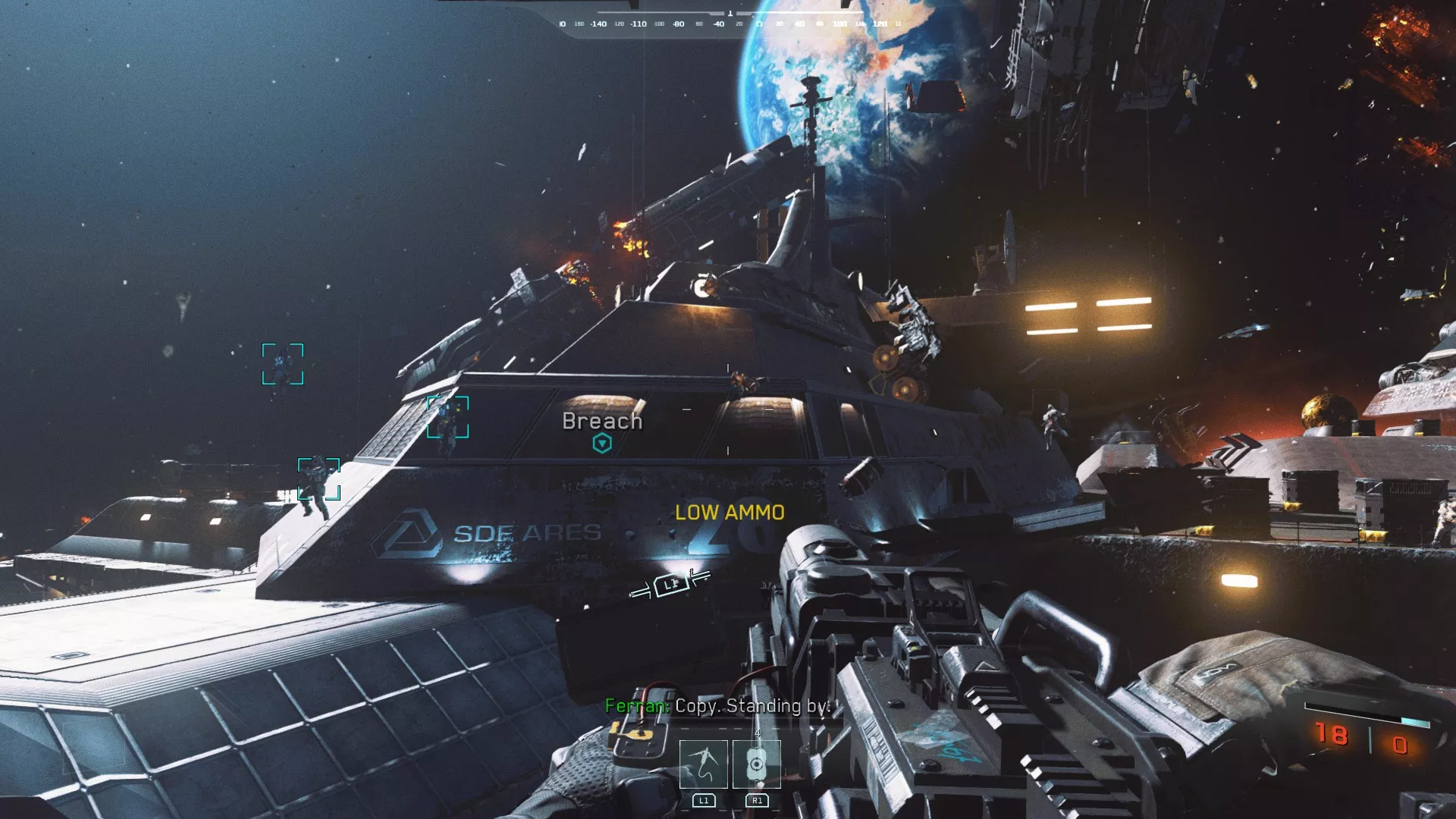
Task: Click the -140 marking on the compass strip
Action: point(599,24)
